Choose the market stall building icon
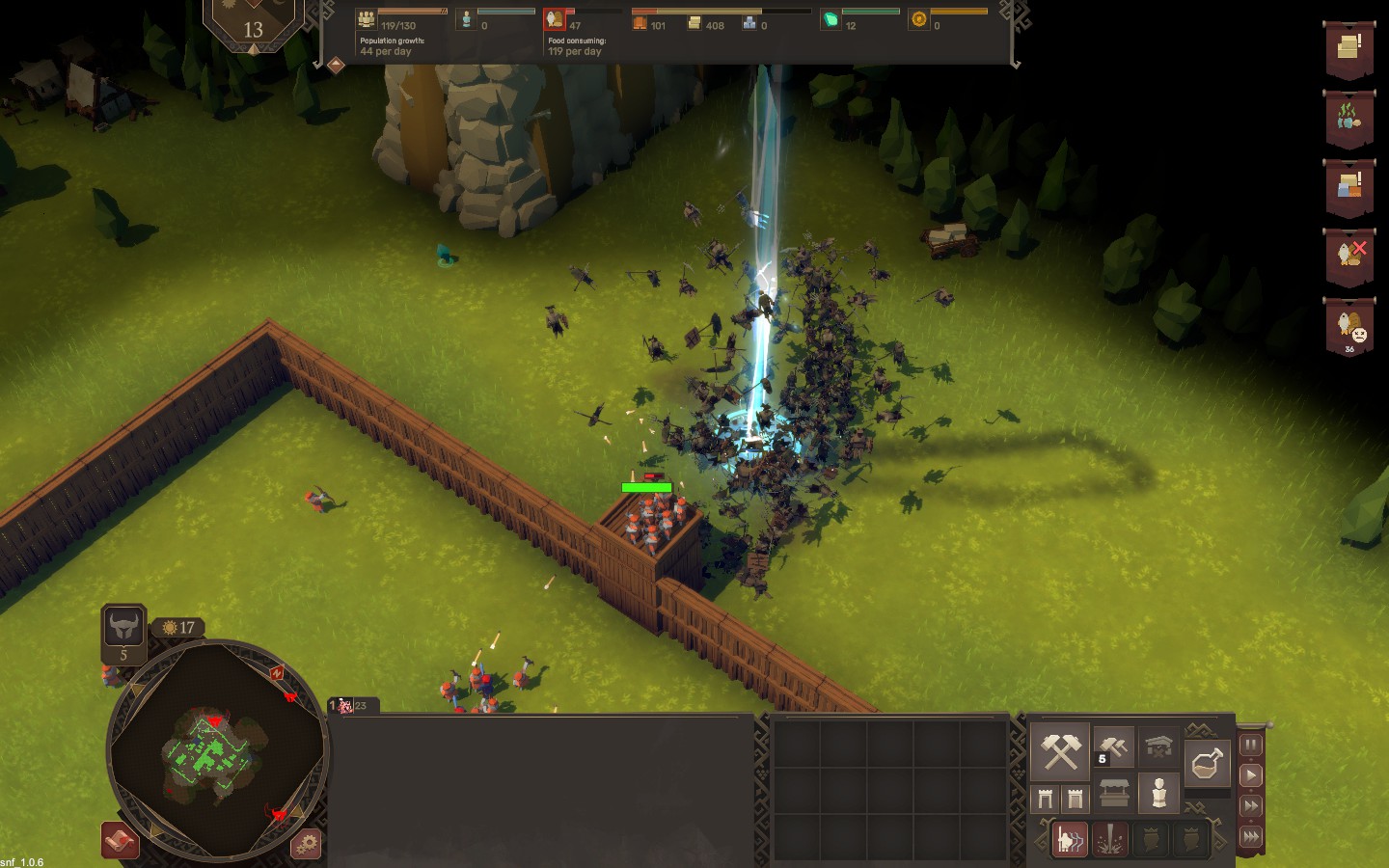 pos(1114,795)
